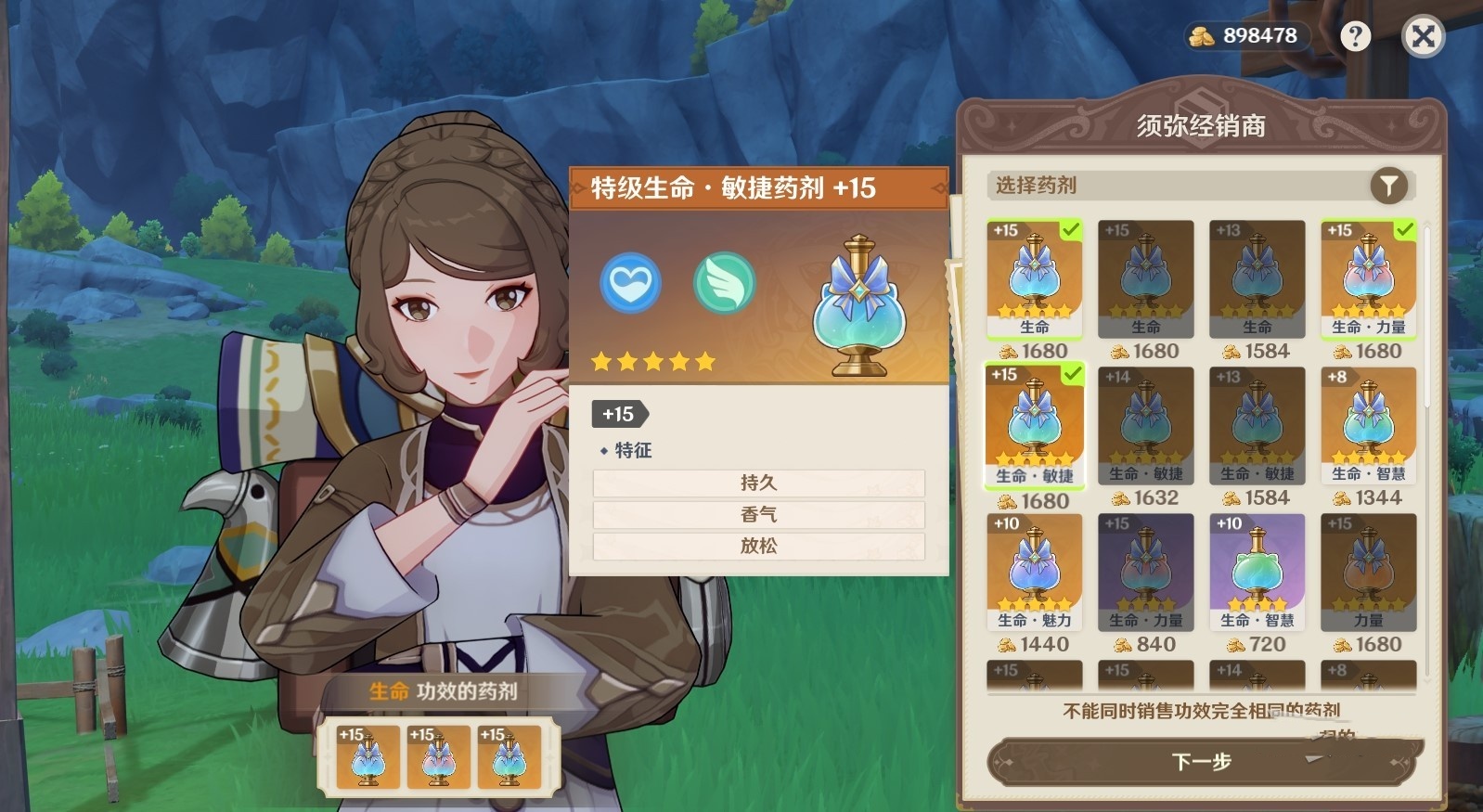Click the heart-shaped life effect icon

click(631, 284)
